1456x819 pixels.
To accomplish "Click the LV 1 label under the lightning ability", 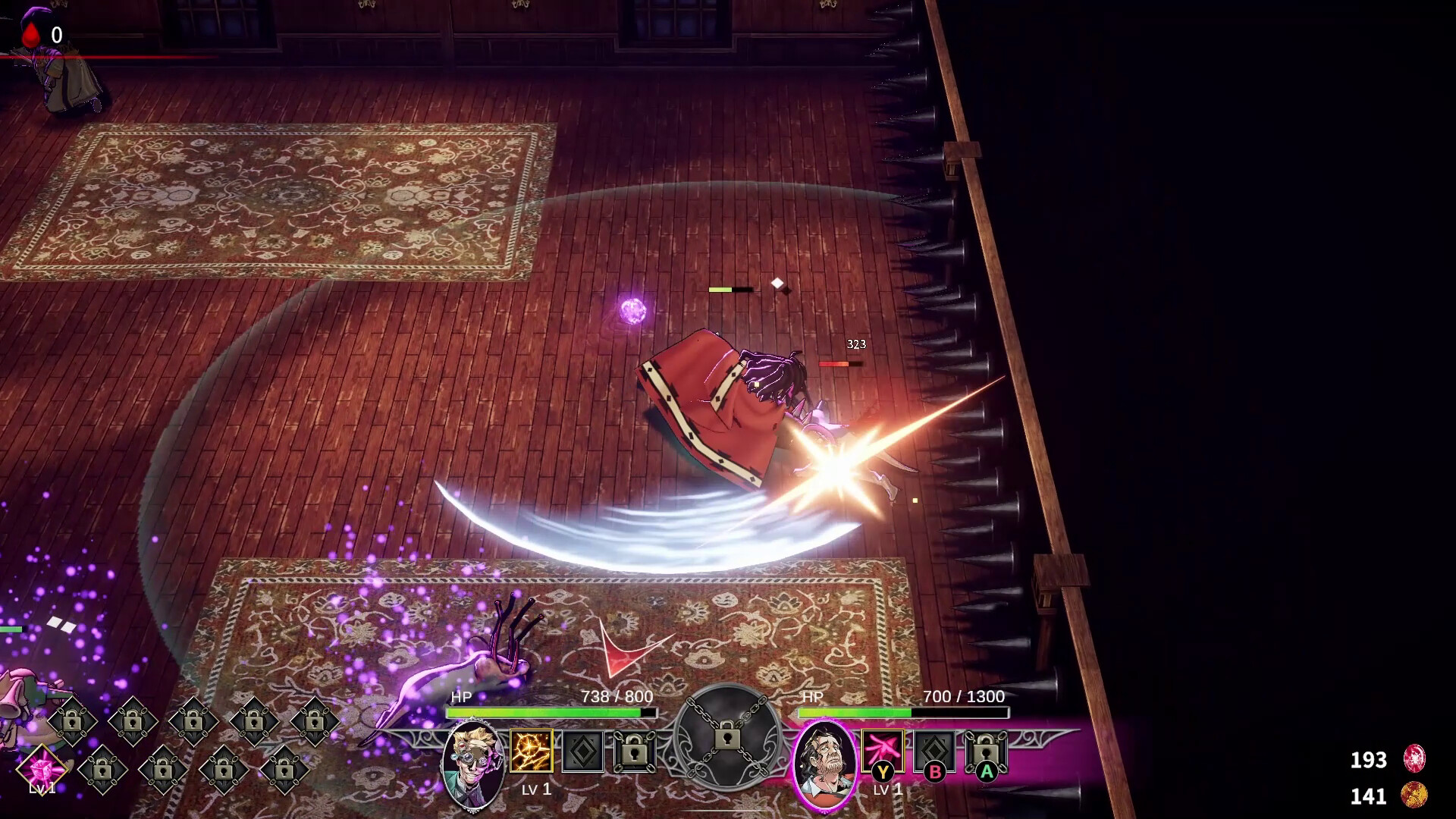I will tap(535, 790).
